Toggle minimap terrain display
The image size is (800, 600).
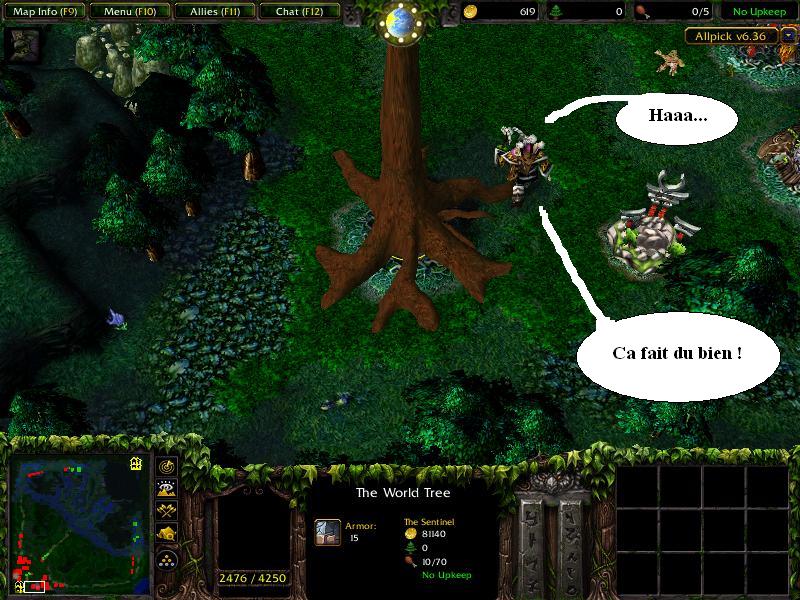click(x=166, y=489)
